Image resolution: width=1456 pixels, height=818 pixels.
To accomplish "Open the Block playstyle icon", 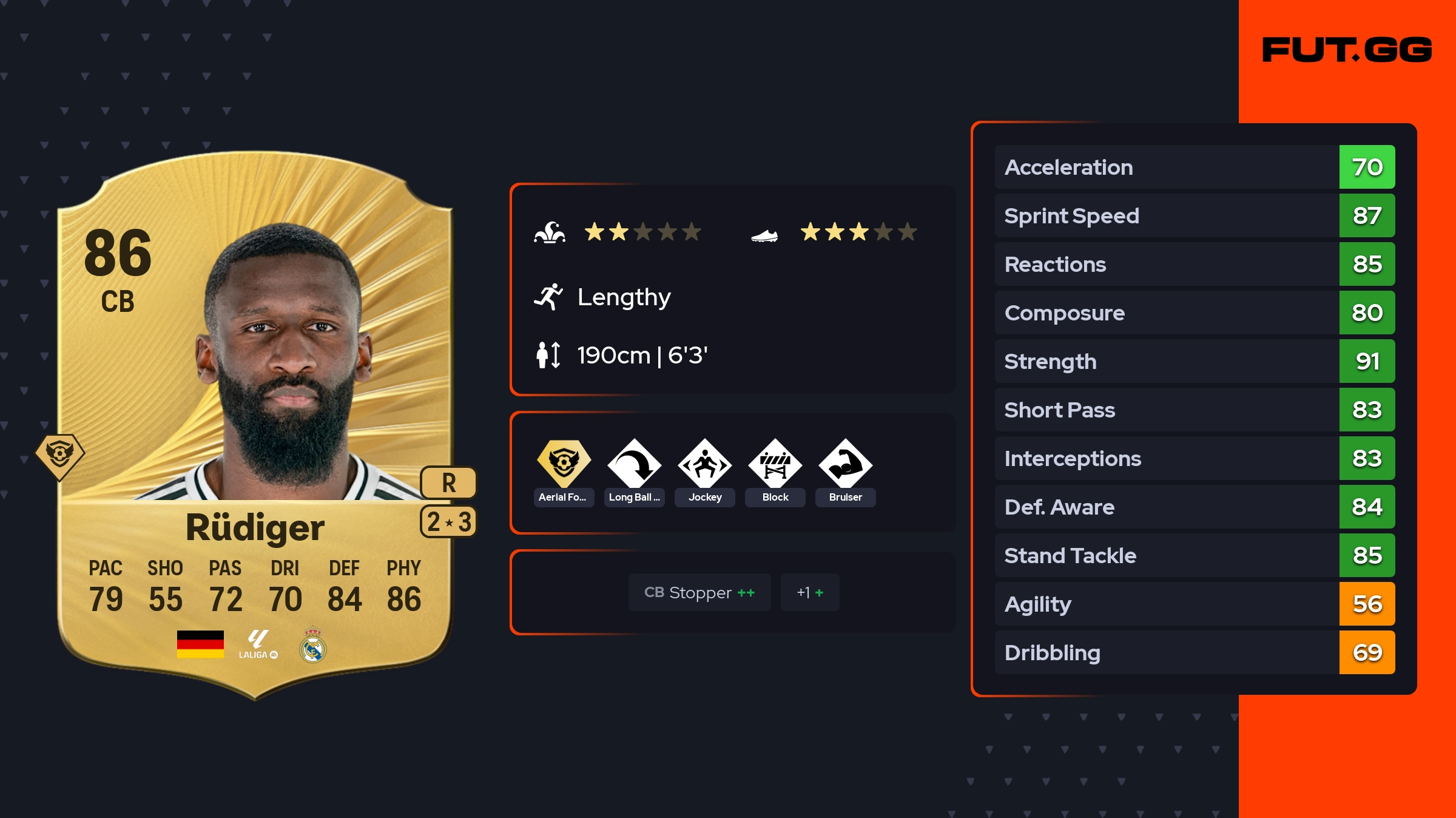I will coord(775,464).
